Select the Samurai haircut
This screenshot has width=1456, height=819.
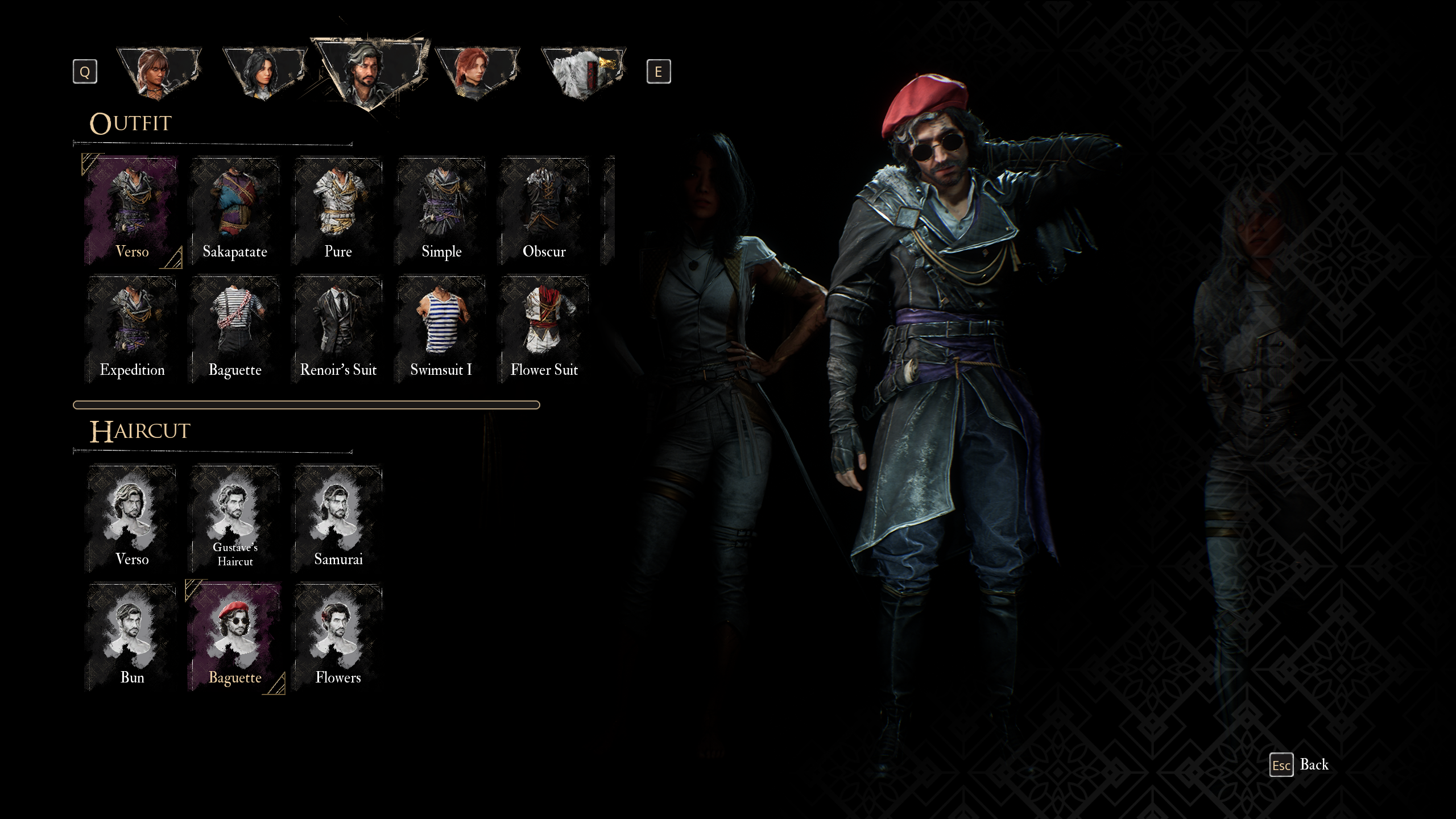pos(338,518)
